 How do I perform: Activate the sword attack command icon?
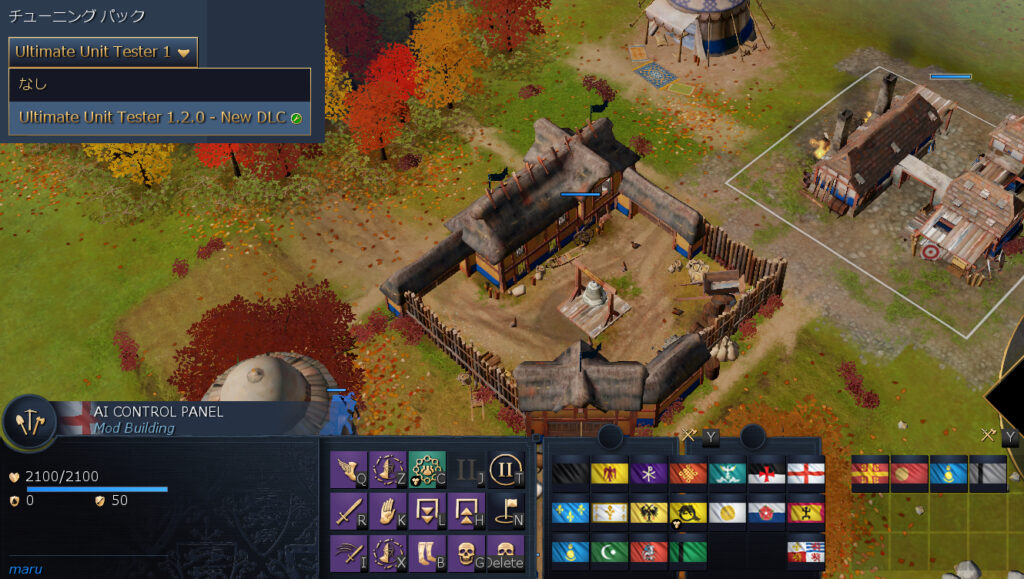pyautogui.click(x=346, y=510)
